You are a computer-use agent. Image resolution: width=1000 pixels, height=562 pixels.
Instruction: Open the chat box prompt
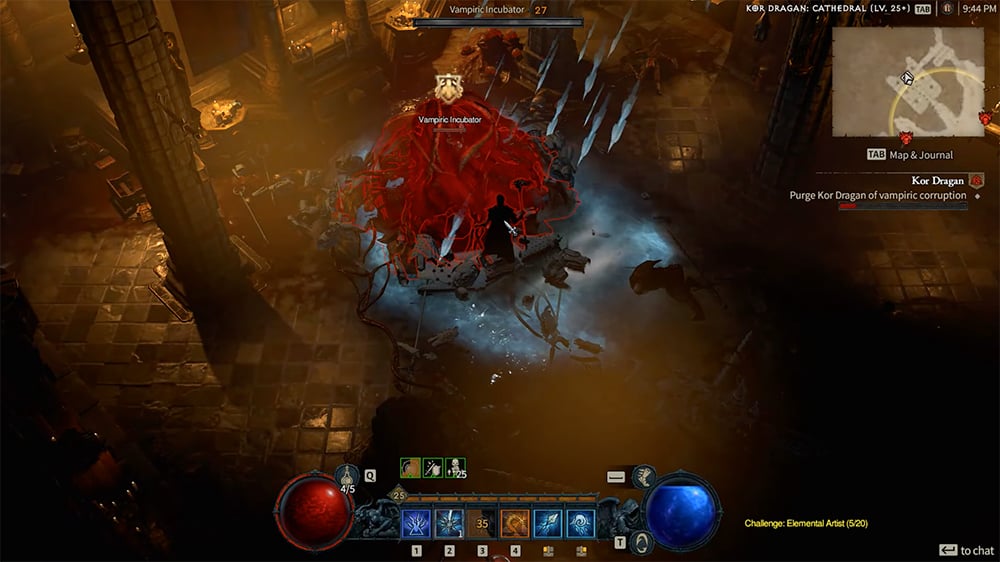pos(966,550)
